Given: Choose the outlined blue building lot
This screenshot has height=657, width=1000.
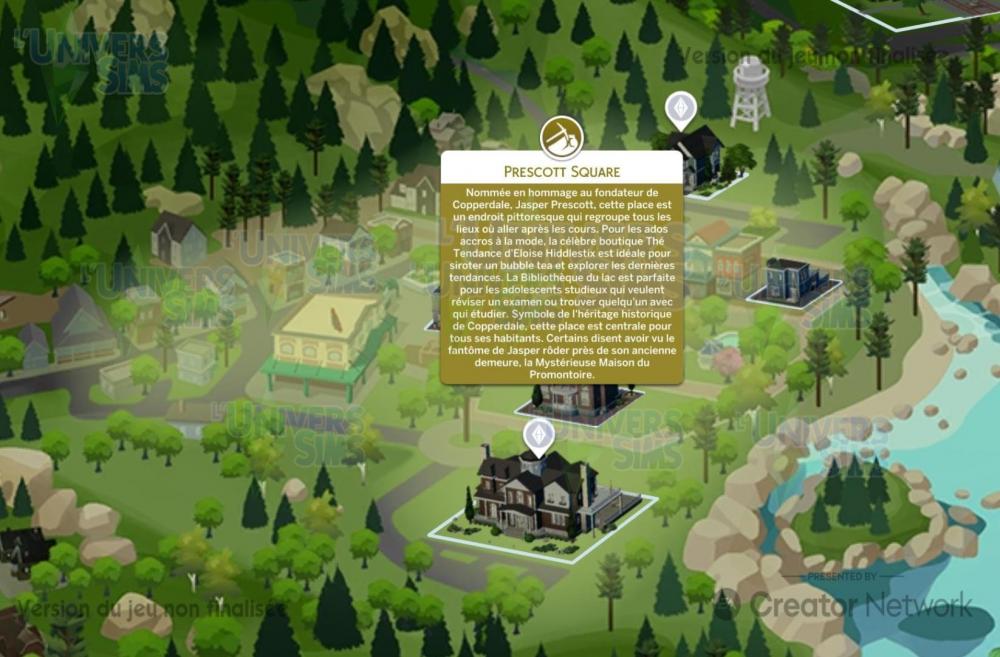Looking at the screenshot, I should (792, 281).
